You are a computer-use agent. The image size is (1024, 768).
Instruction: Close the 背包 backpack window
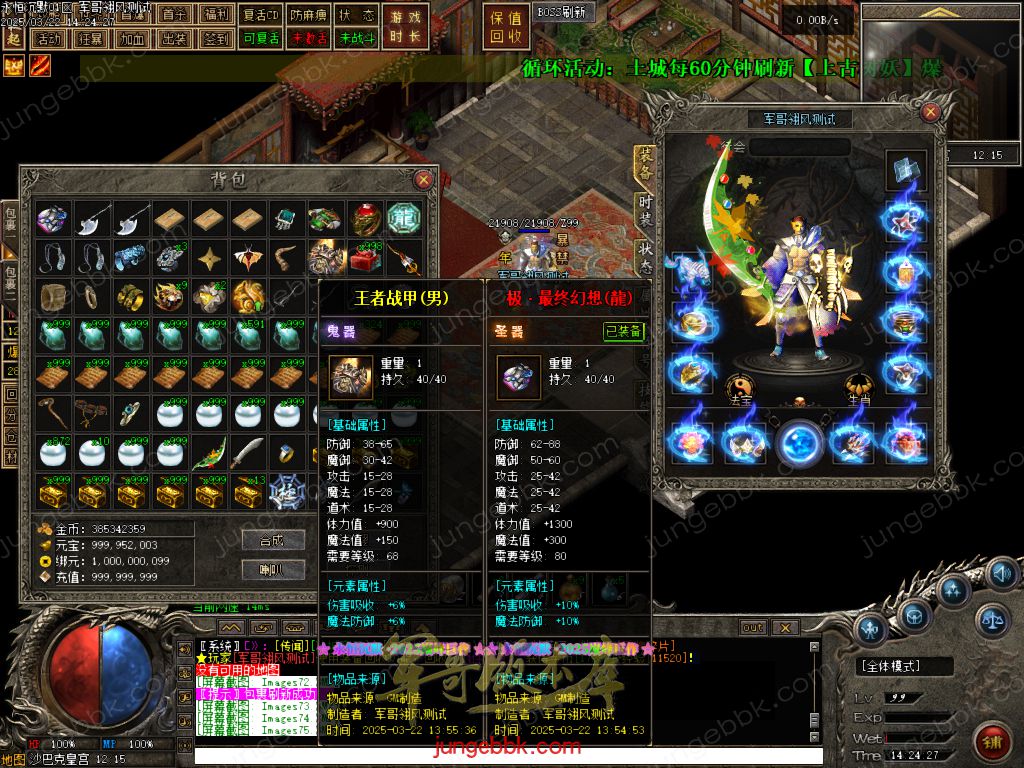424,180
